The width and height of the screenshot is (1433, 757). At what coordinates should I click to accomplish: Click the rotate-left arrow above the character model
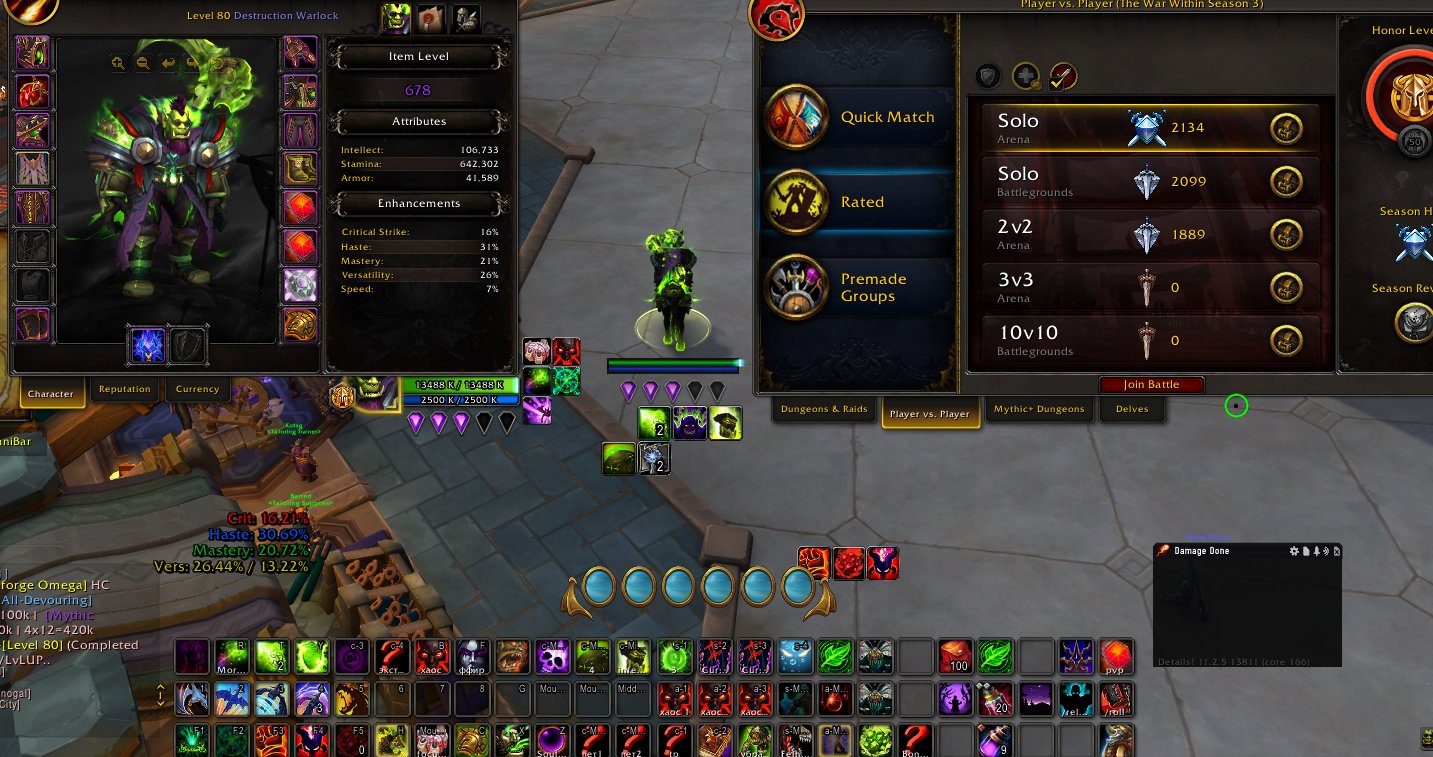(x=167, y=63)
